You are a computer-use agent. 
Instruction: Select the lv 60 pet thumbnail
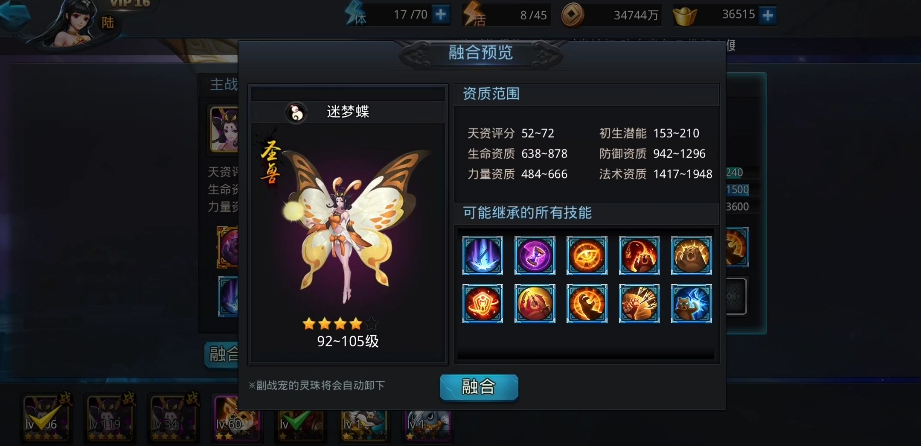(233, 416)
